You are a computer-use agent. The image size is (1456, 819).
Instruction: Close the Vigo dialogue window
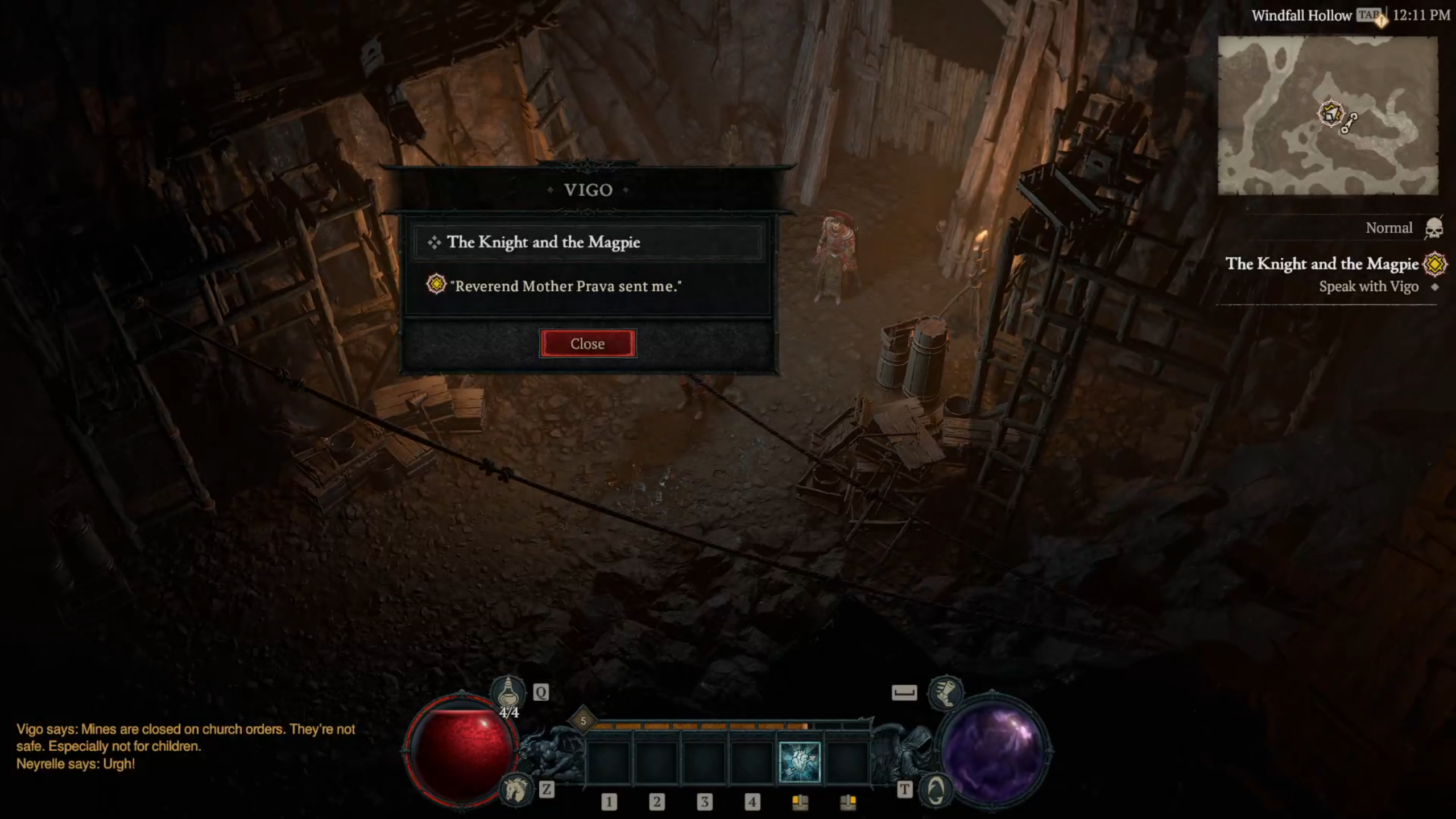click(588, 344)
